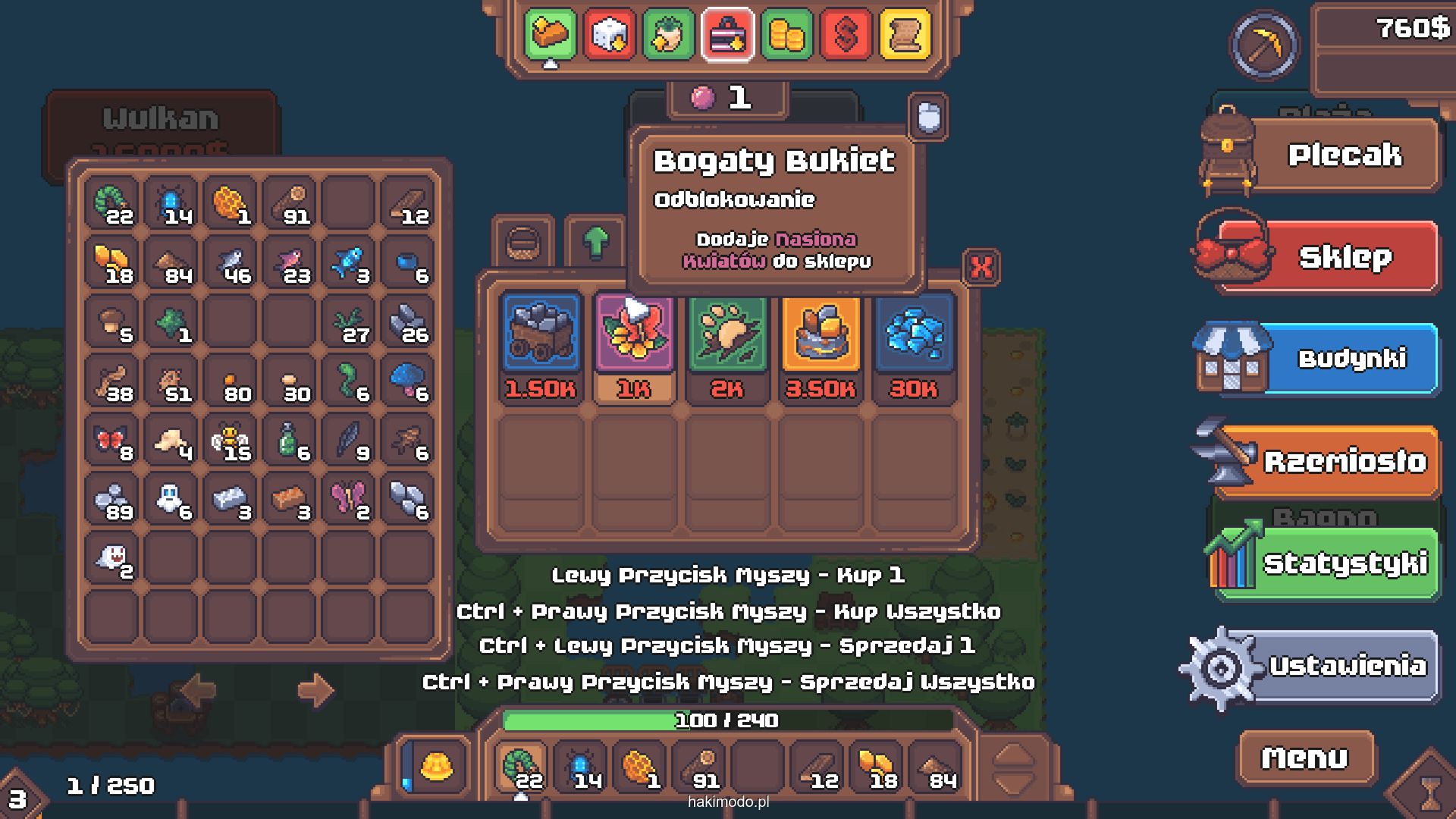
Task: Buy the blue crystal upgrade for 30K
Action: tap(914, 346)
